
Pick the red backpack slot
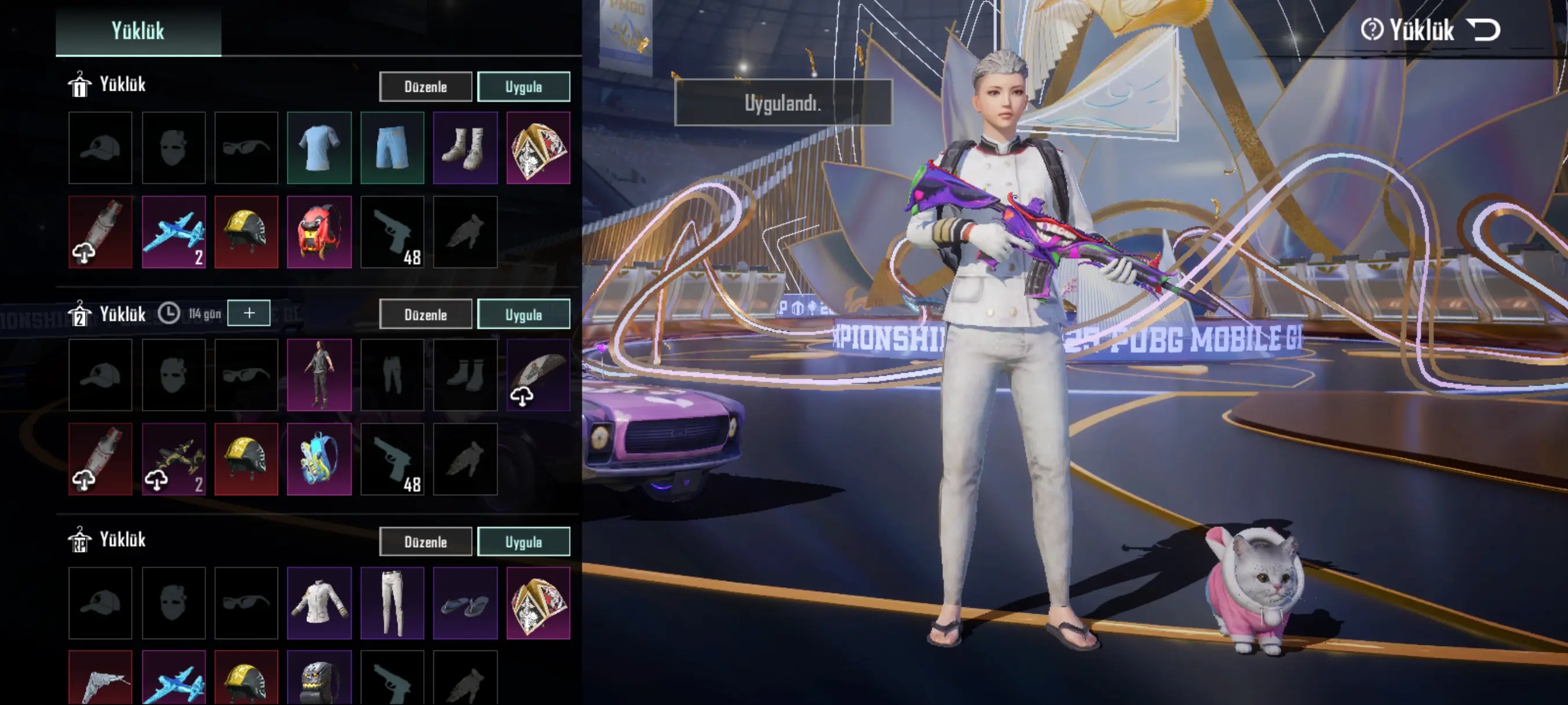click(320, 232)
